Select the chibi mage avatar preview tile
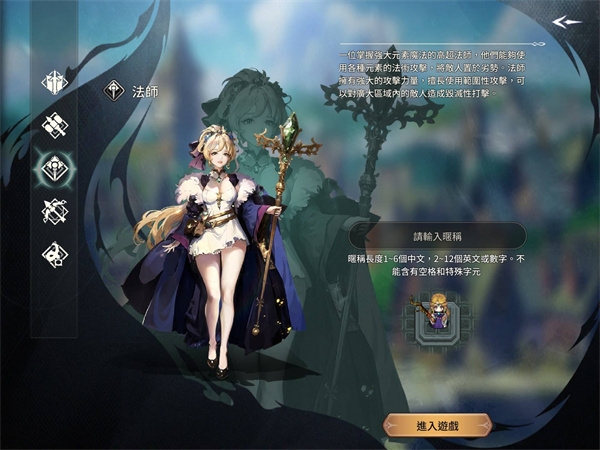This screenshot has width=600, height=450. point(437,315)
